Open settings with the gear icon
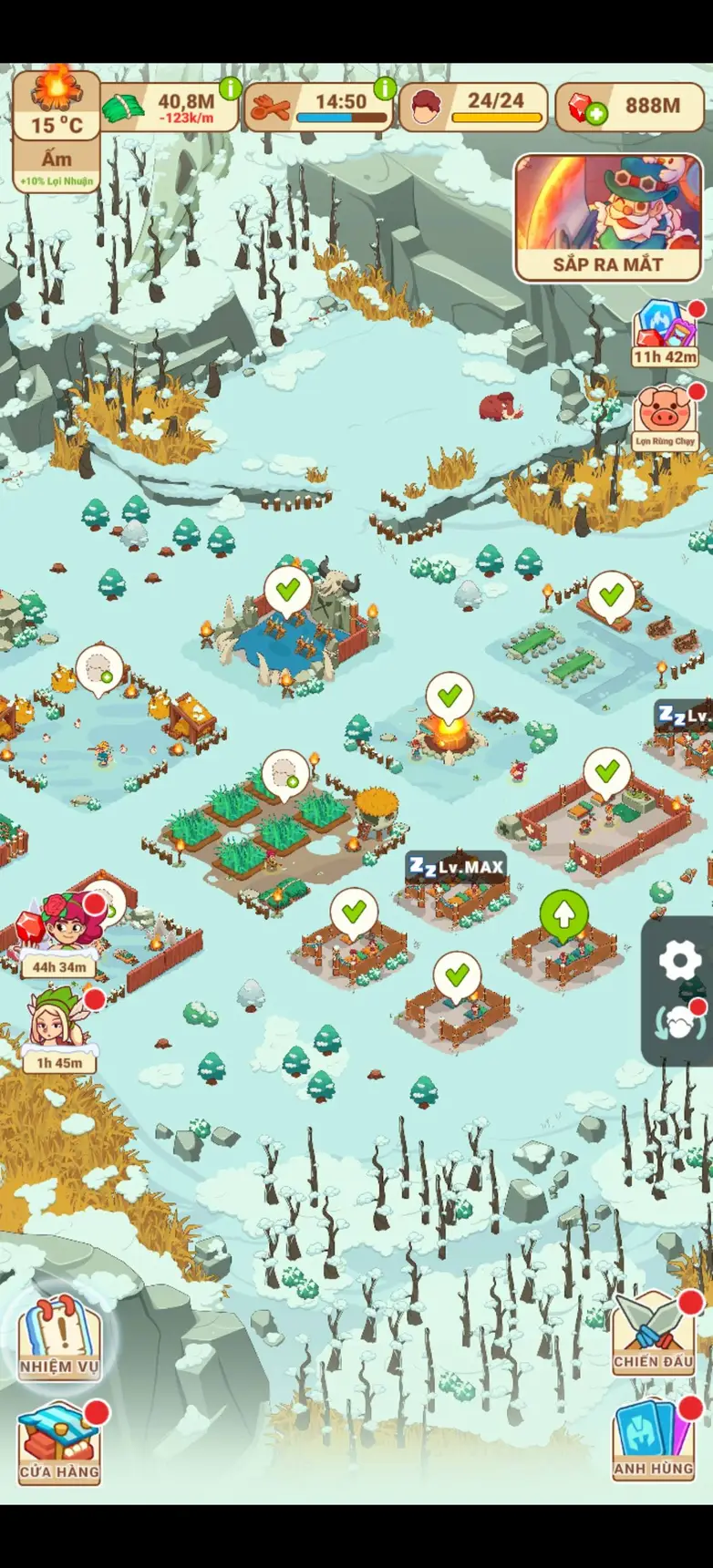The image size is (713, 1568). (x=679, y=960)
